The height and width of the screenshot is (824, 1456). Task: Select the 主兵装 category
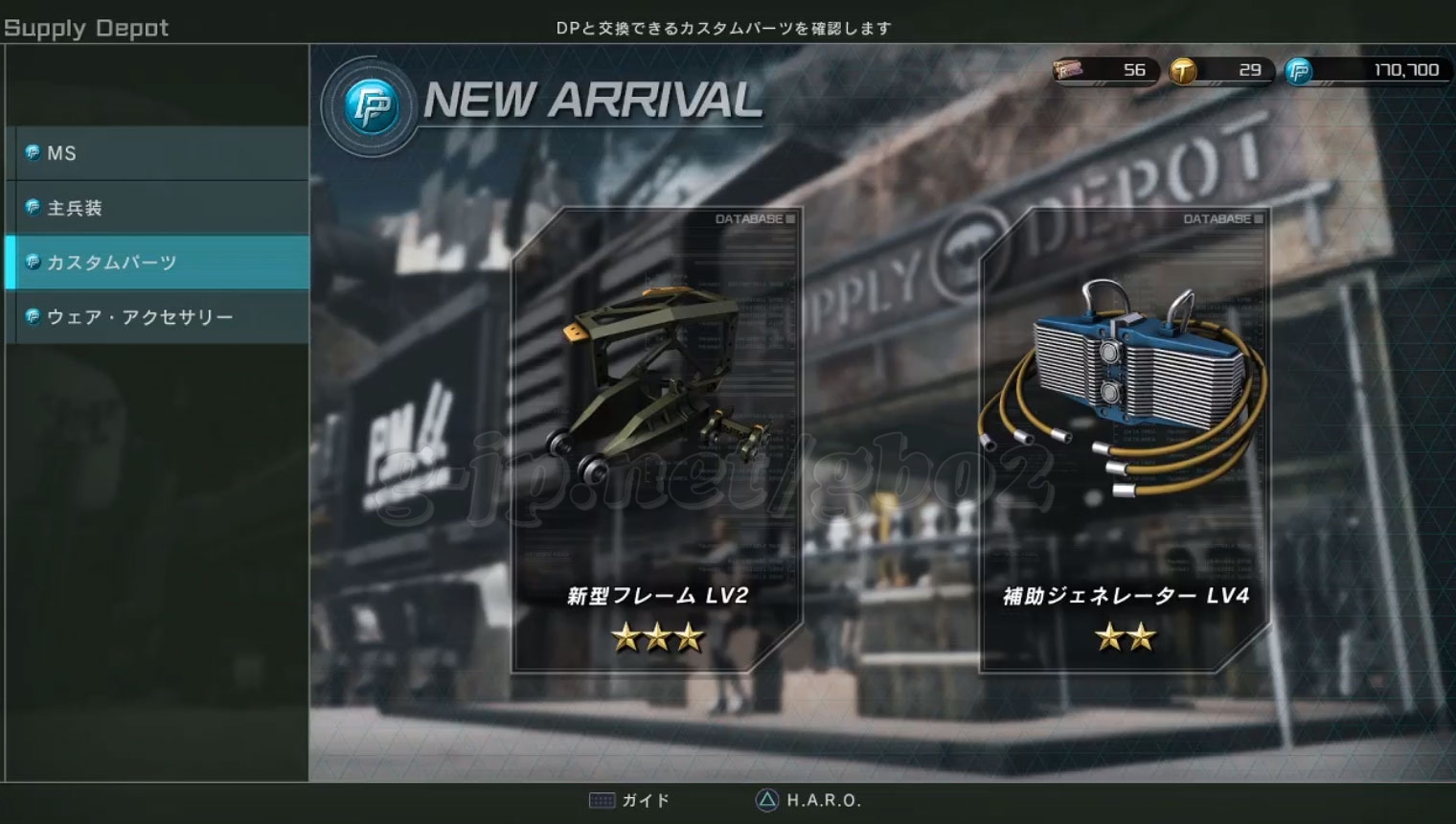pyautogui.click(x=158, y=208)
